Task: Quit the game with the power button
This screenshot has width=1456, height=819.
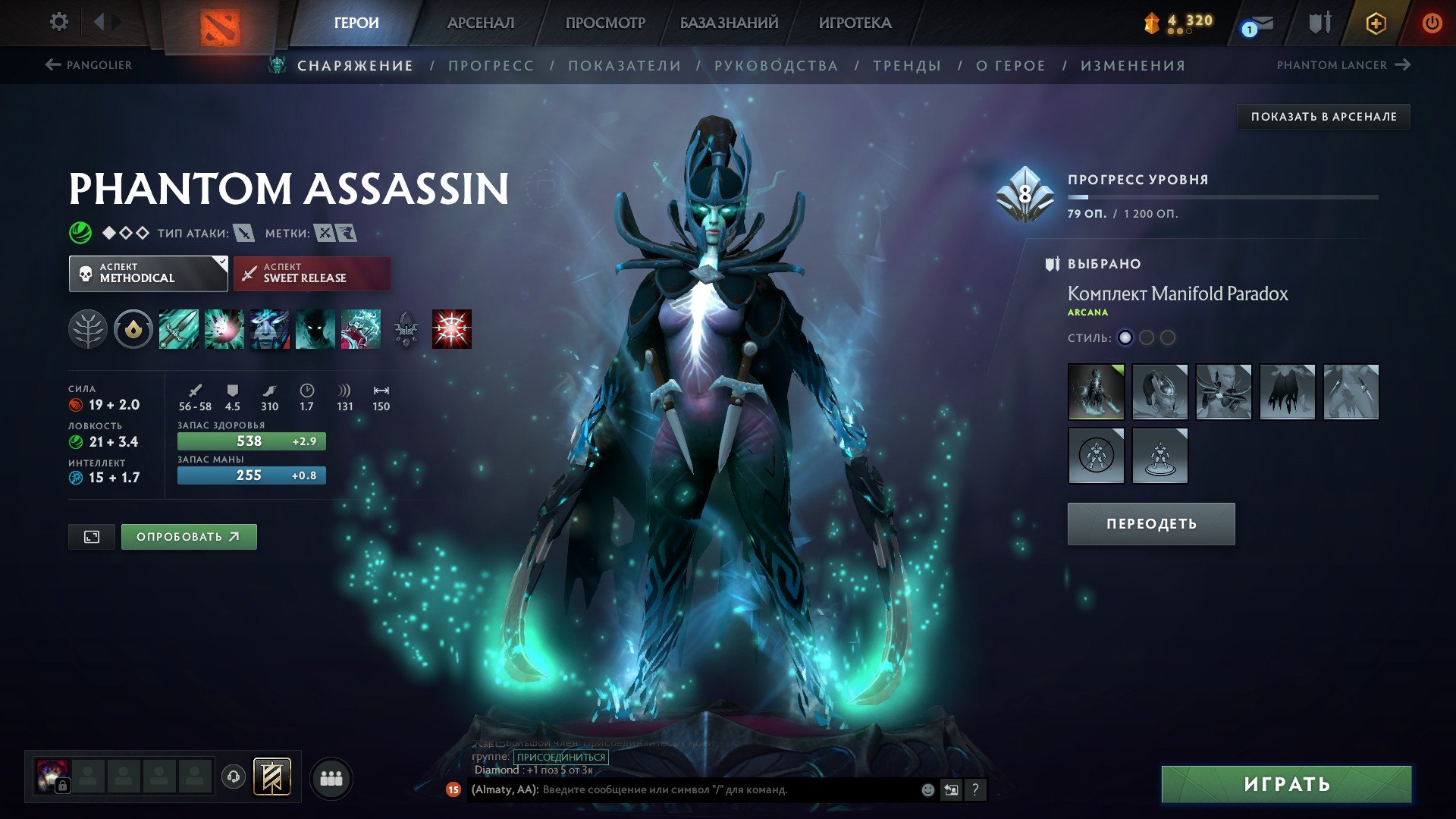Action: [1431, 23]
